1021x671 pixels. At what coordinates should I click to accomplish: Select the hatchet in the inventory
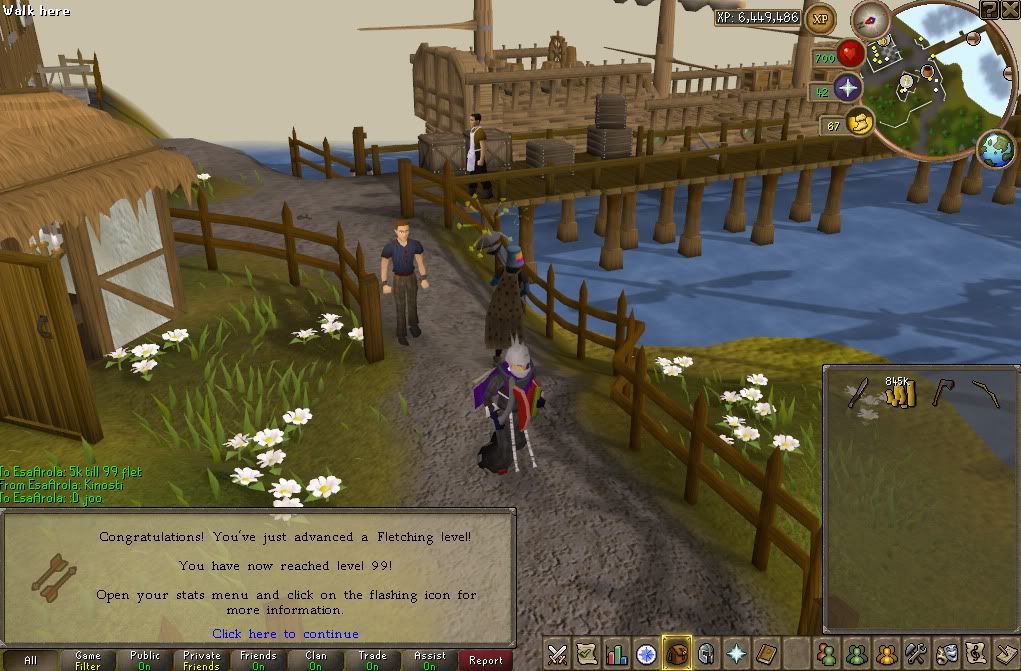point(942,393)
